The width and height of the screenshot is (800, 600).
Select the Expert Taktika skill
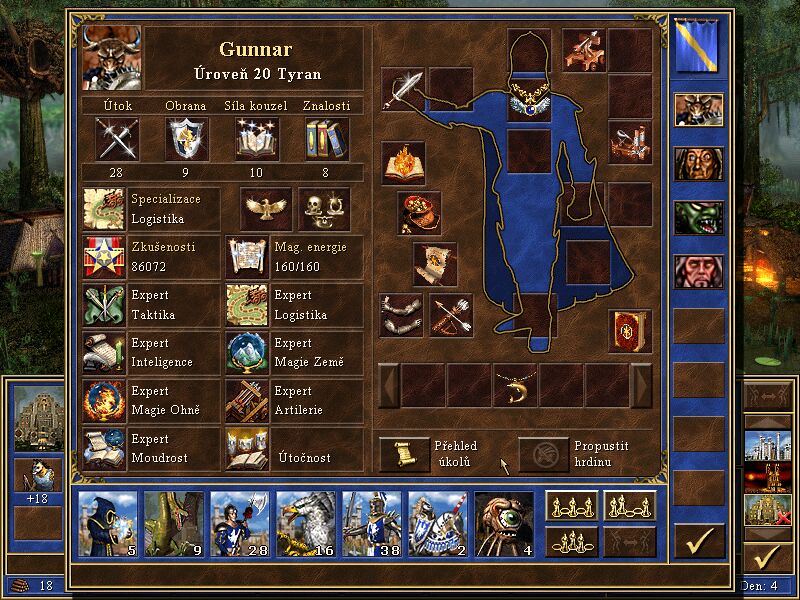pyautogui.click(x=105, y=305)
